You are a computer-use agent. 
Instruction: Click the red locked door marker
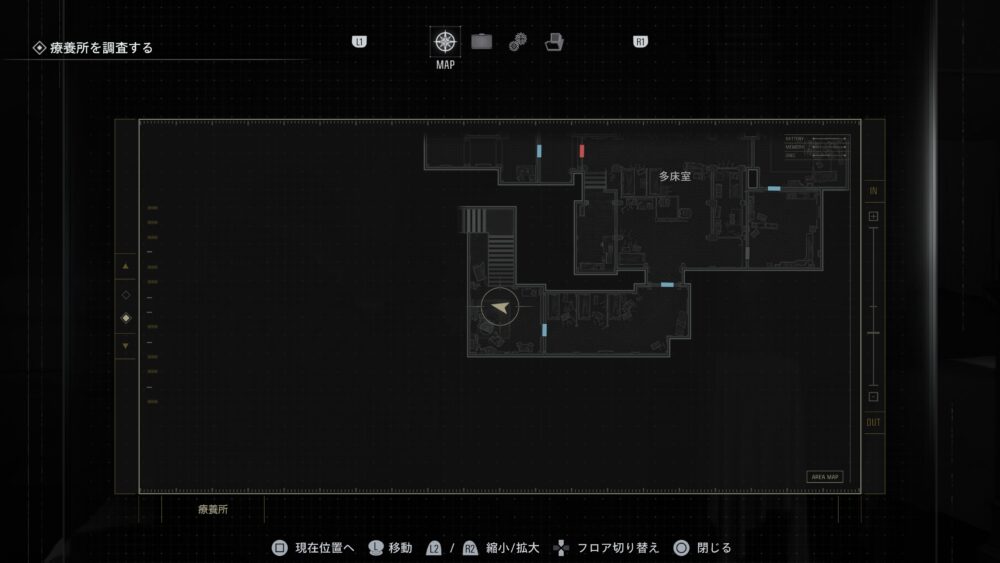[582, 151]
